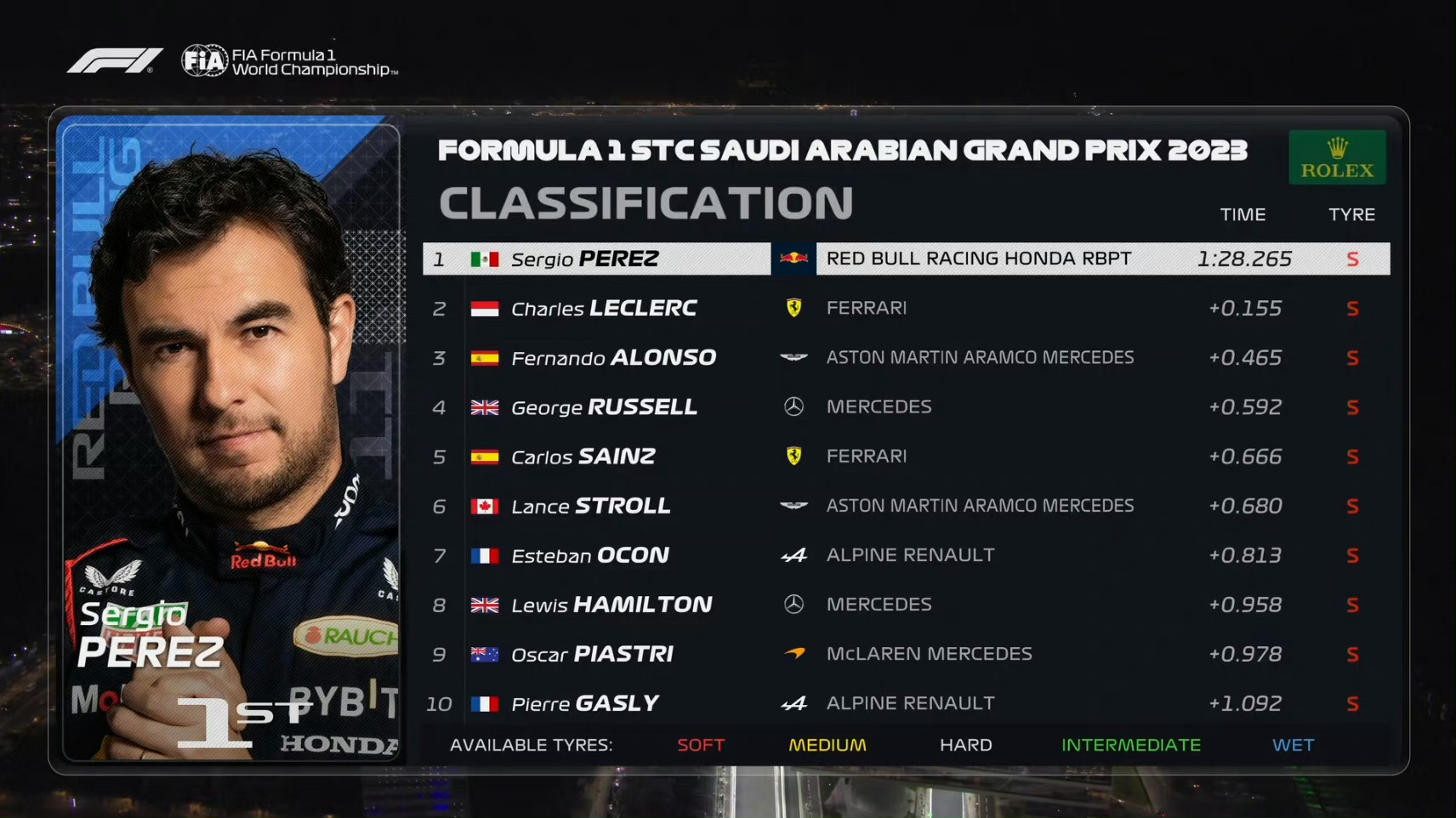Select Sergio Perez's classification row
The image size is (1456, 818).
tap(906, 258)
